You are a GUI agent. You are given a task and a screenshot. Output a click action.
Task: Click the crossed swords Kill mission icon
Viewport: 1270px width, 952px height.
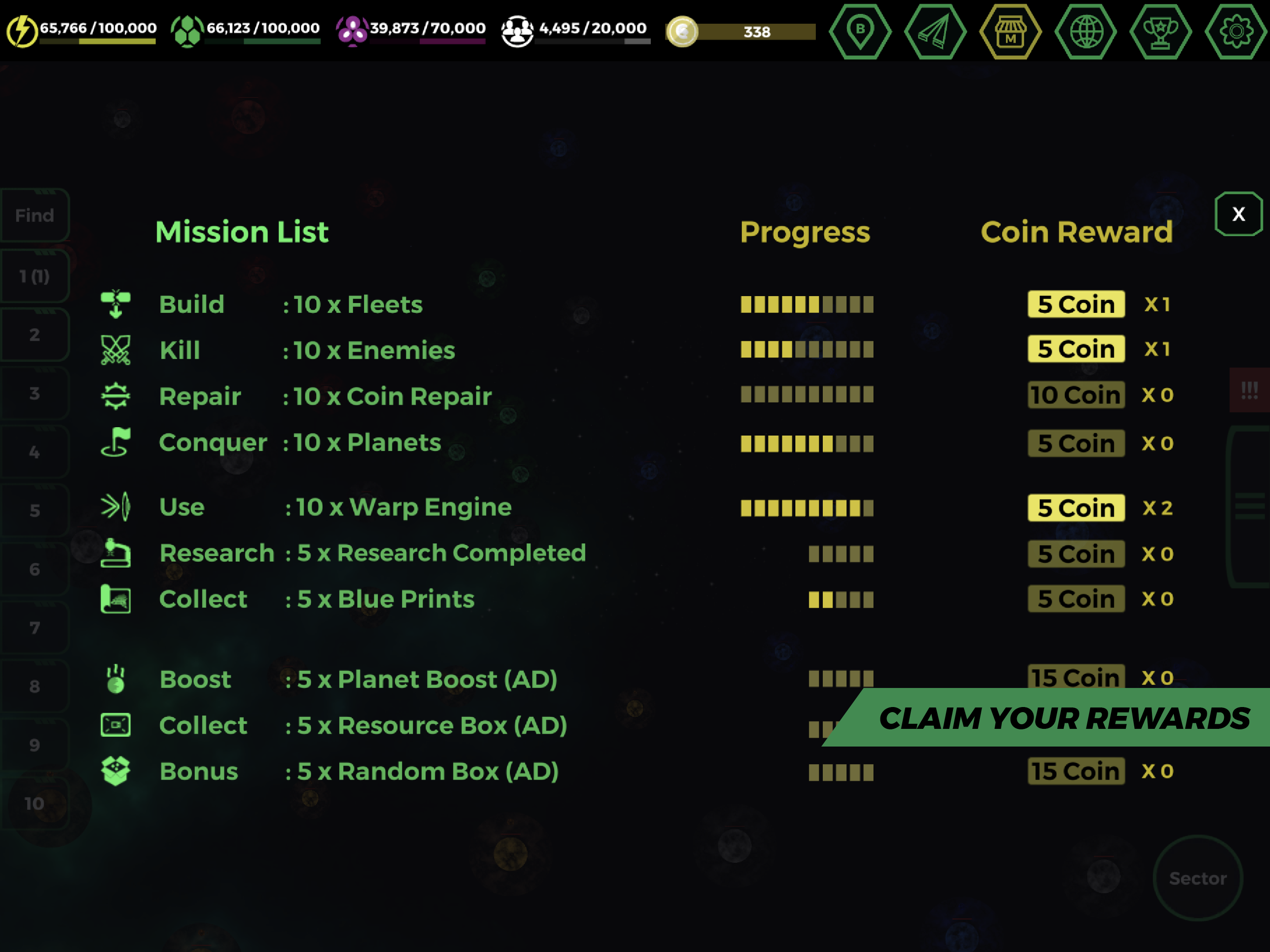(x=116, y=350)
